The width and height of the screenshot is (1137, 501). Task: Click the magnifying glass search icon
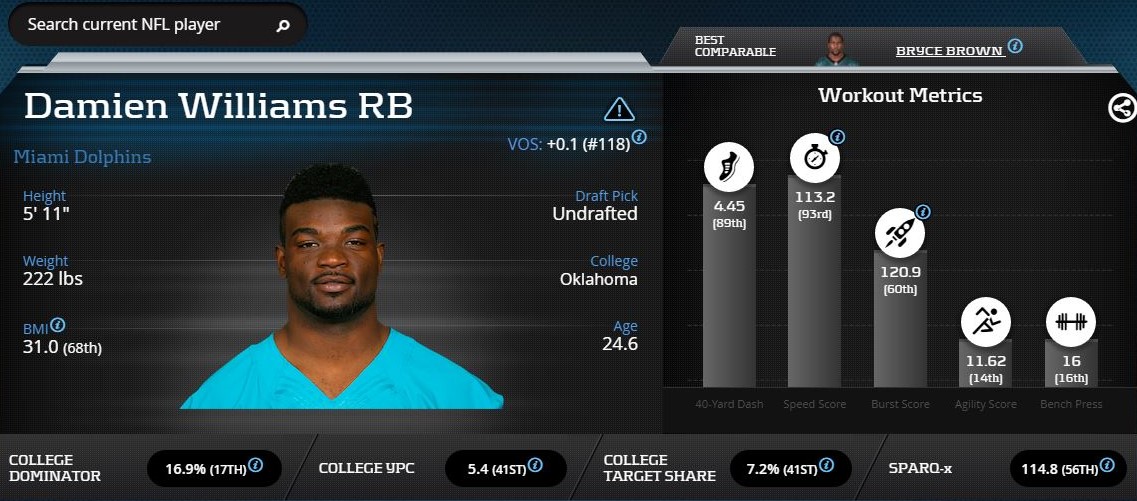283,25
